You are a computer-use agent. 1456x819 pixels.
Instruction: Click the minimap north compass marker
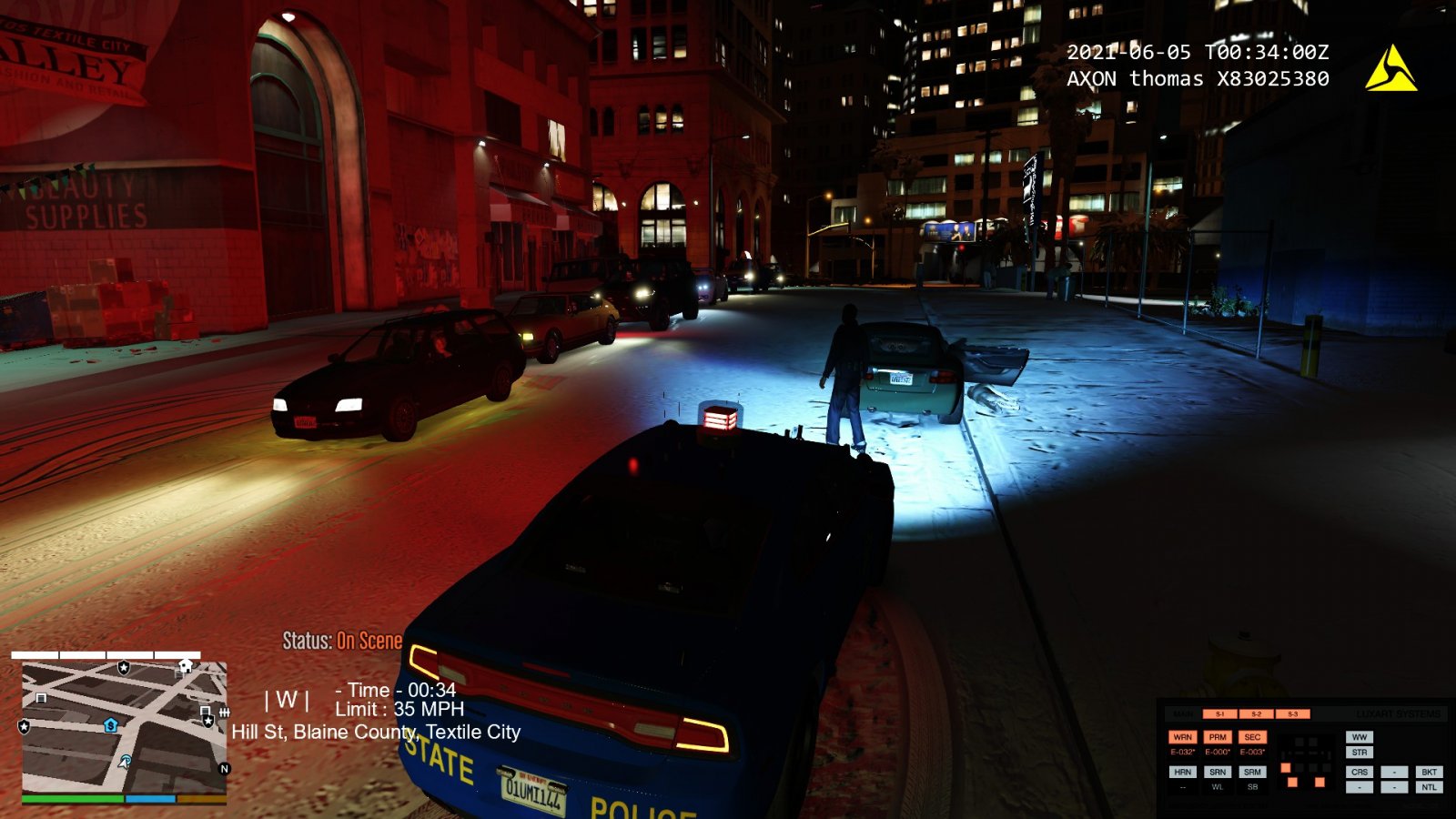[224, 769]
